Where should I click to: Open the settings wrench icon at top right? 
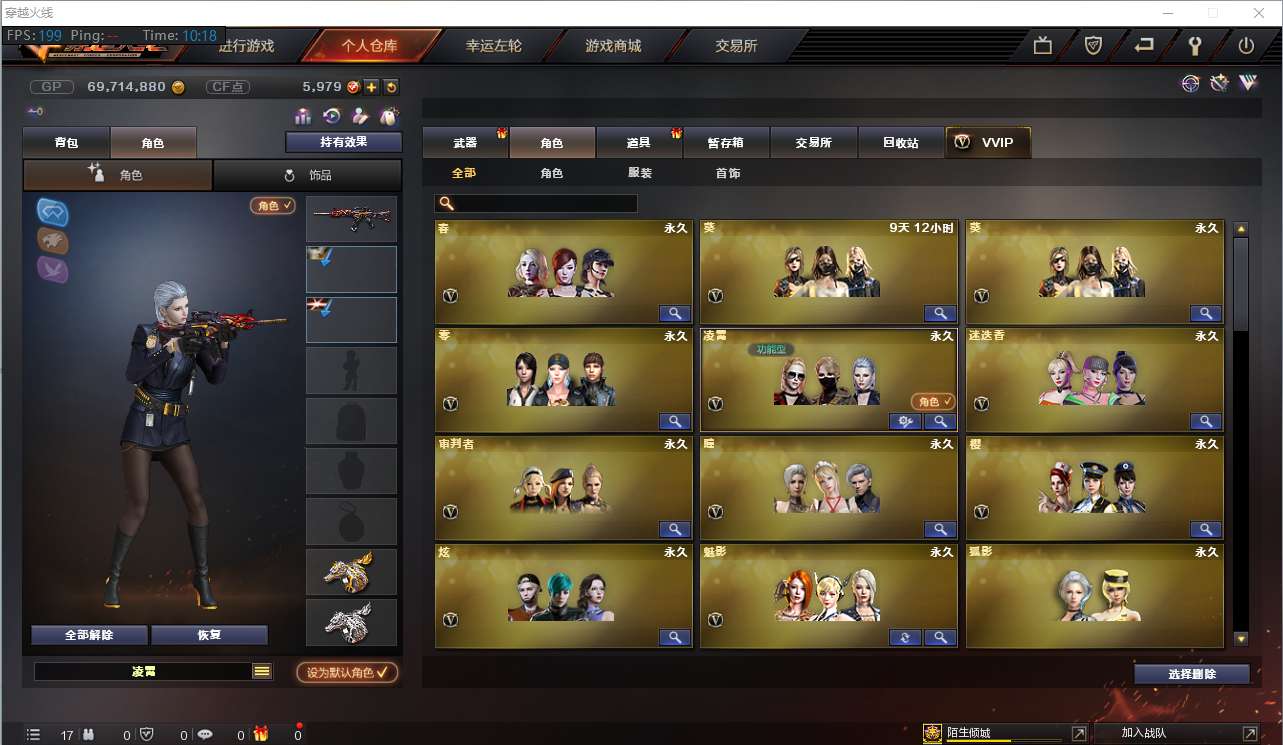tap(1196, 45)
